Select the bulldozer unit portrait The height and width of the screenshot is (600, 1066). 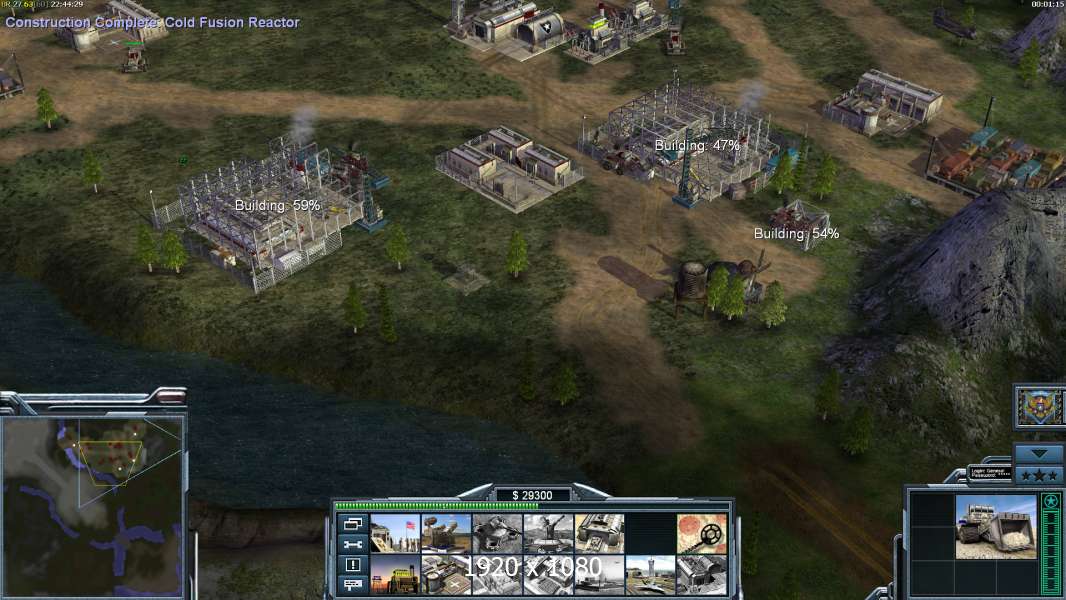pyautogui.click(x=996, y=526)
